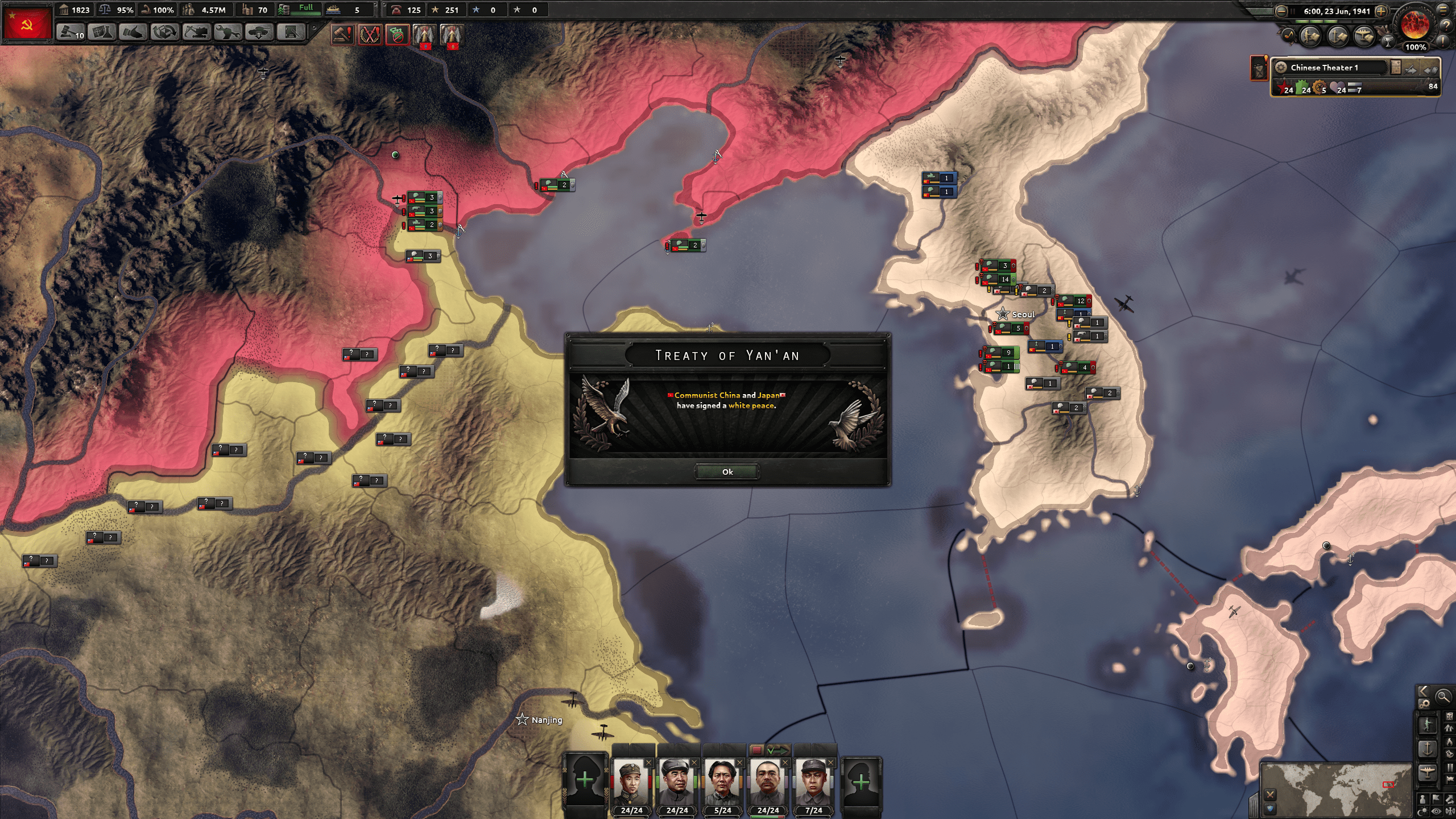
Task: Open national politics via the Soviet flag
Action: tap(28, 23)
